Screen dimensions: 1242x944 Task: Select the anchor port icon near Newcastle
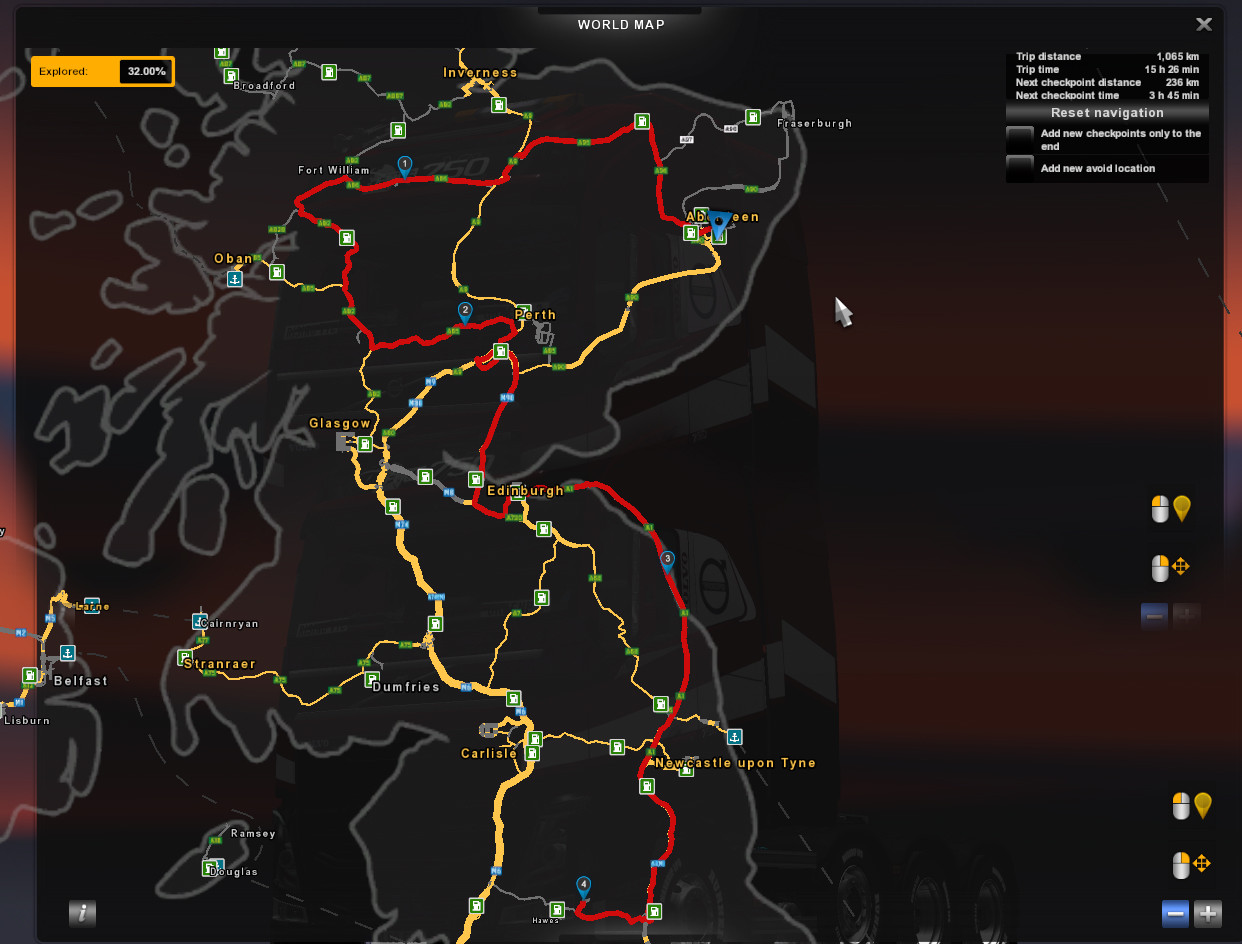tap(734, 737)
